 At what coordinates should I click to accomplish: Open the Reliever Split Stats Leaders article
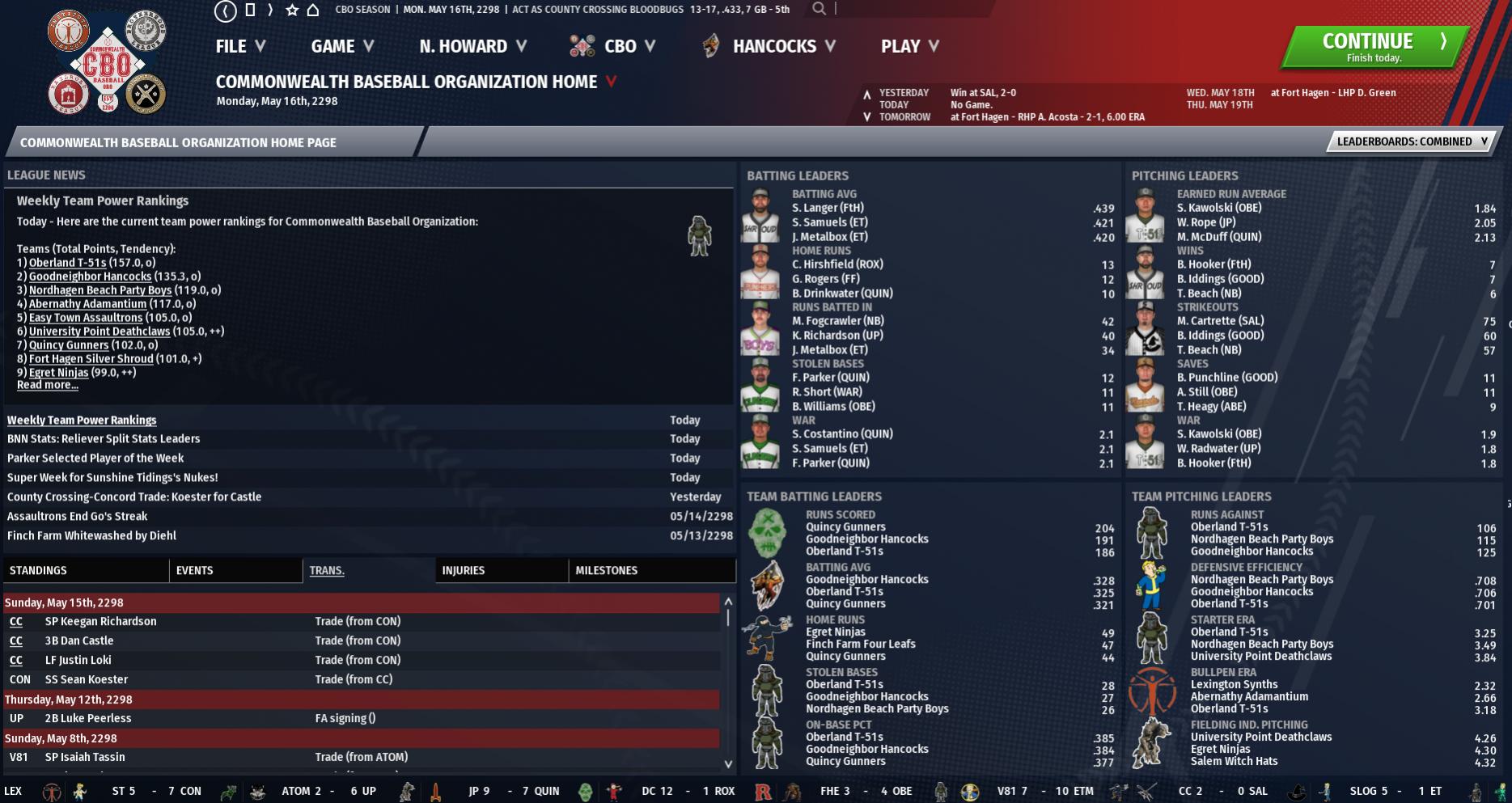104,439
